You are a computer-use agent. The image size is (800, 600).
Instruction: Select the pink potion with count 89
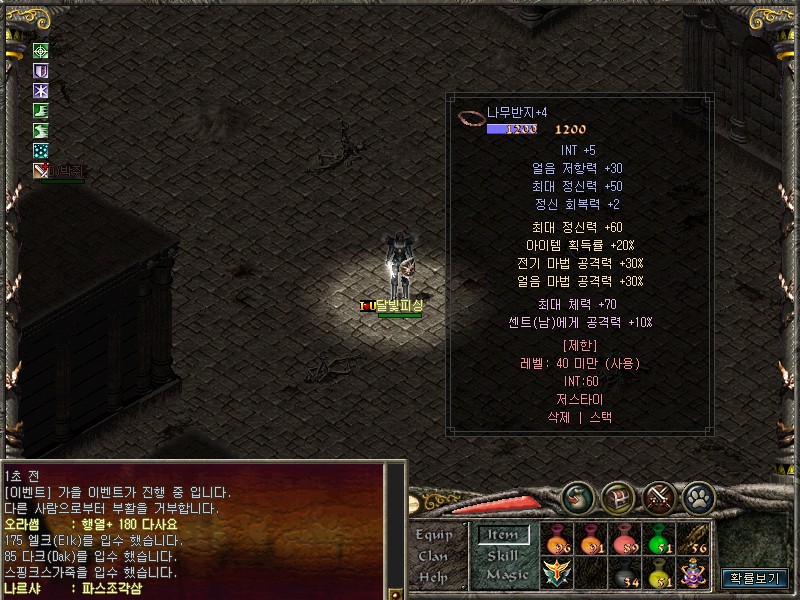625,540
